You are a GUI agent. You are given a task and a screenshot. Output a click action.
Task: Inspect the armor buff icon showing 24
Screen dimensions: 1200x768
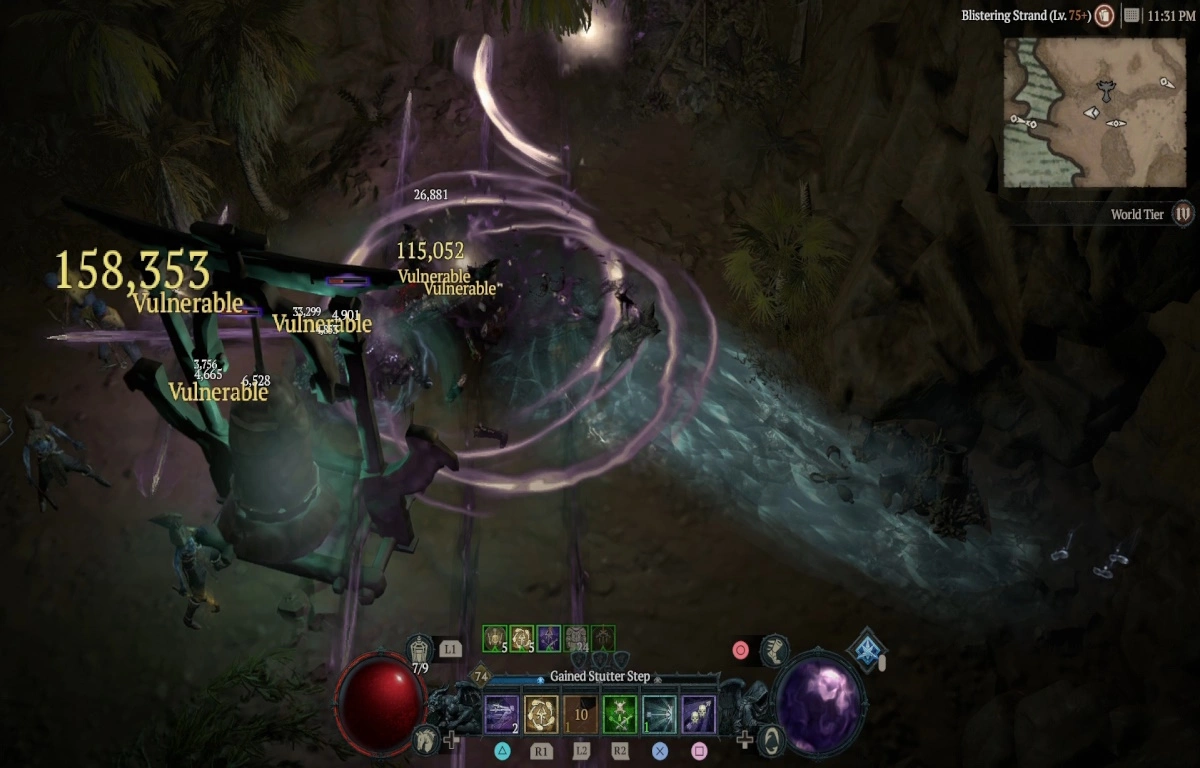click(575, 638)
